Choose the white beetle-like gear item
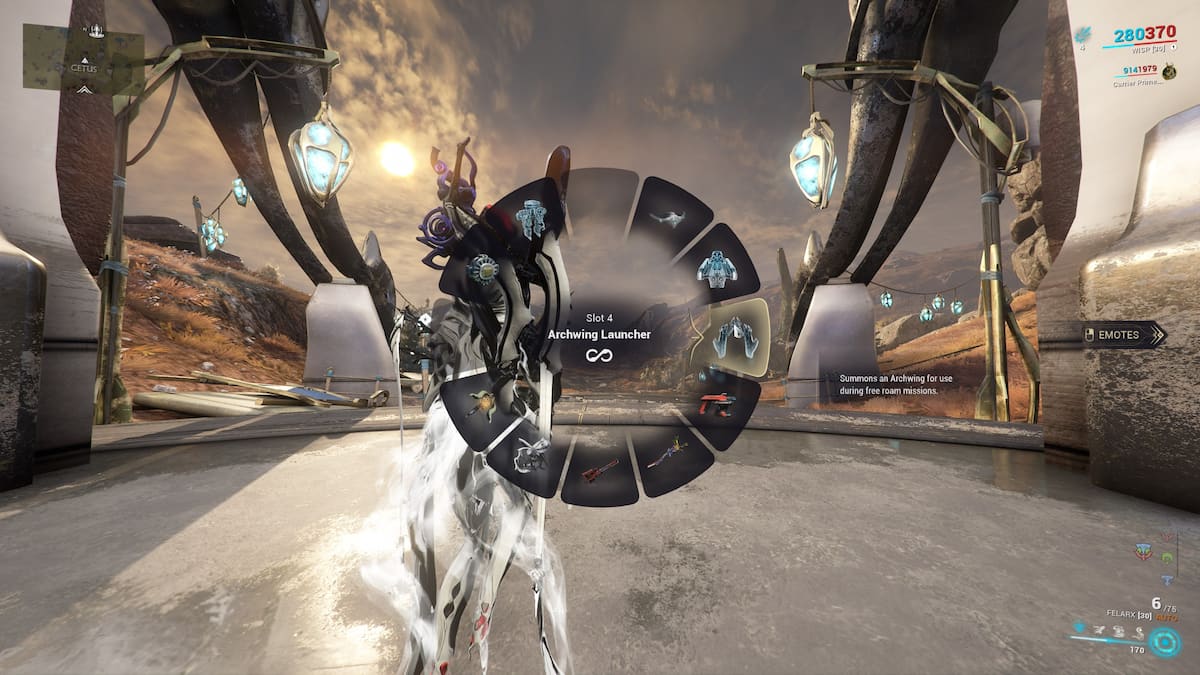Image resolution: width=1200 pixels, height=675 pixels. pos(531,454)
